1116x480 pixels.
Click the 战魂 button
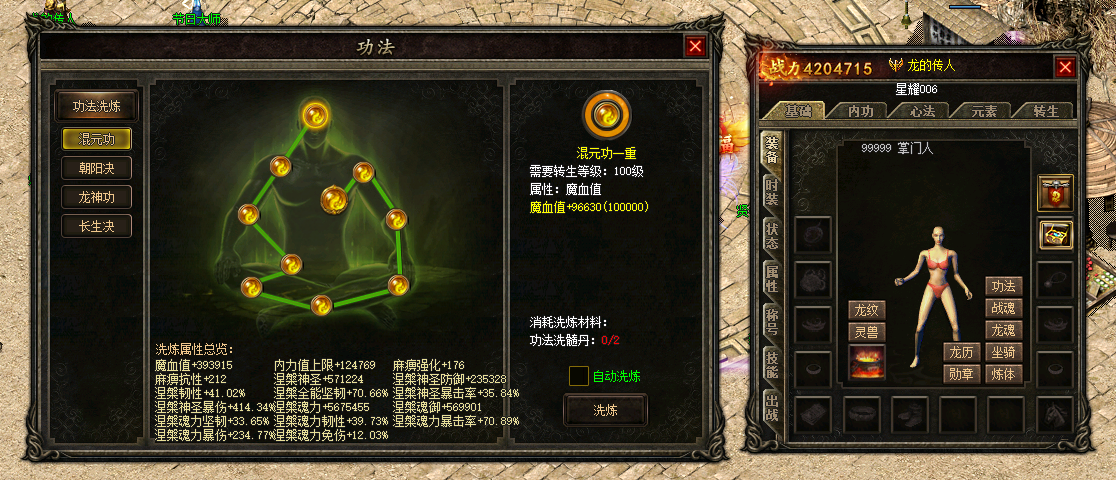pyautogui.click(x=1003, y=308)
